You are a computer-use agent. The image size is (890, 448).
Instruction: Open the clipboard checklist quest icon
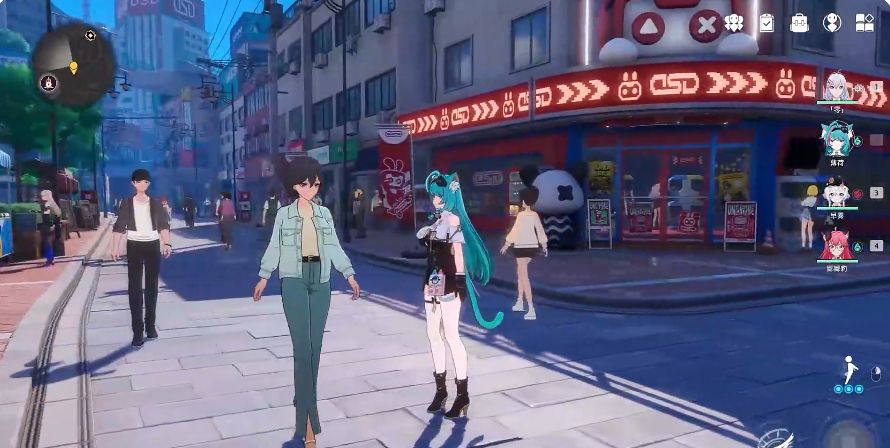point(767,22)
